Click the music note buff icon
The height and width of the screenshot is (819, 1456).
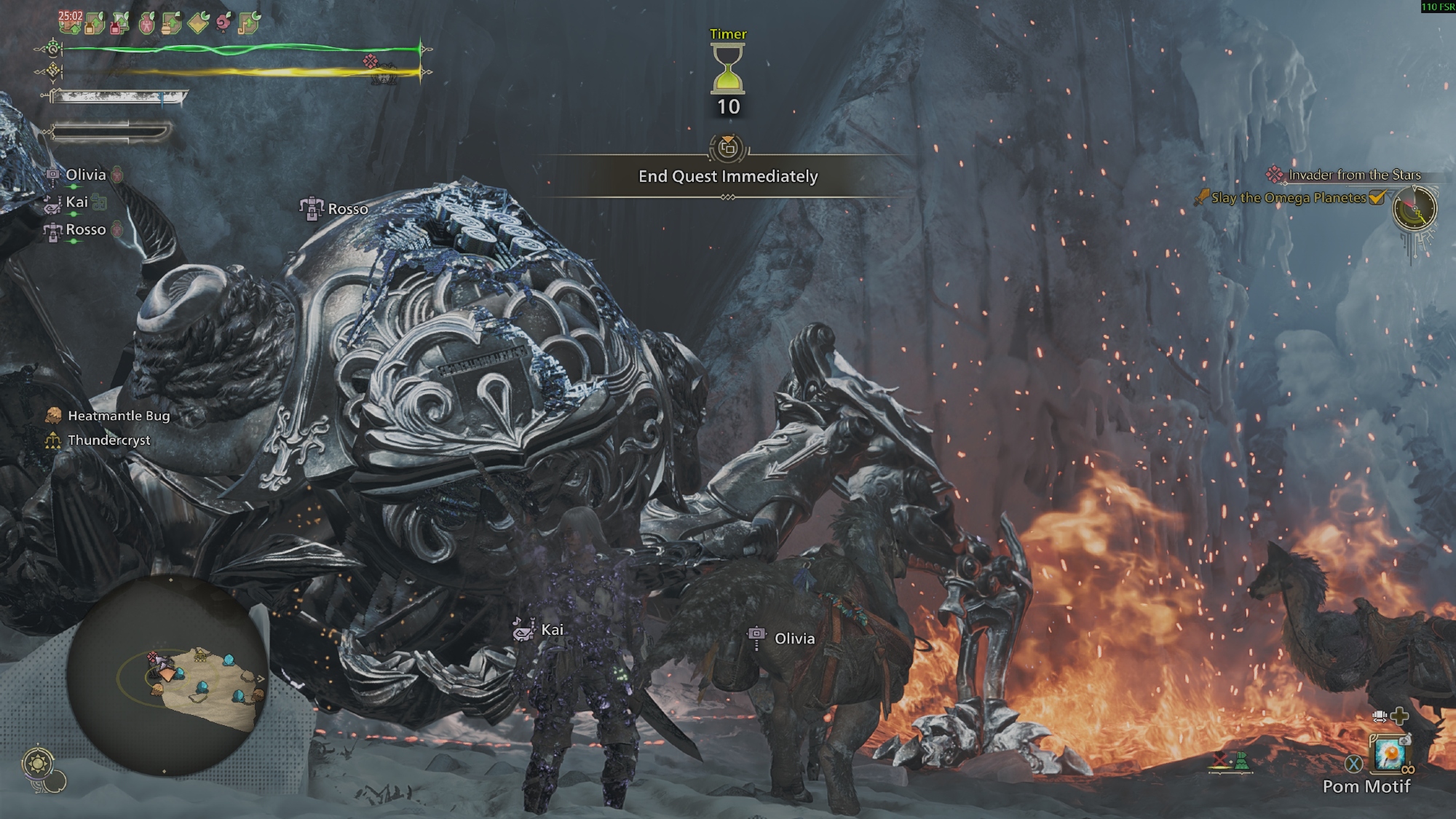coord(248,23)
